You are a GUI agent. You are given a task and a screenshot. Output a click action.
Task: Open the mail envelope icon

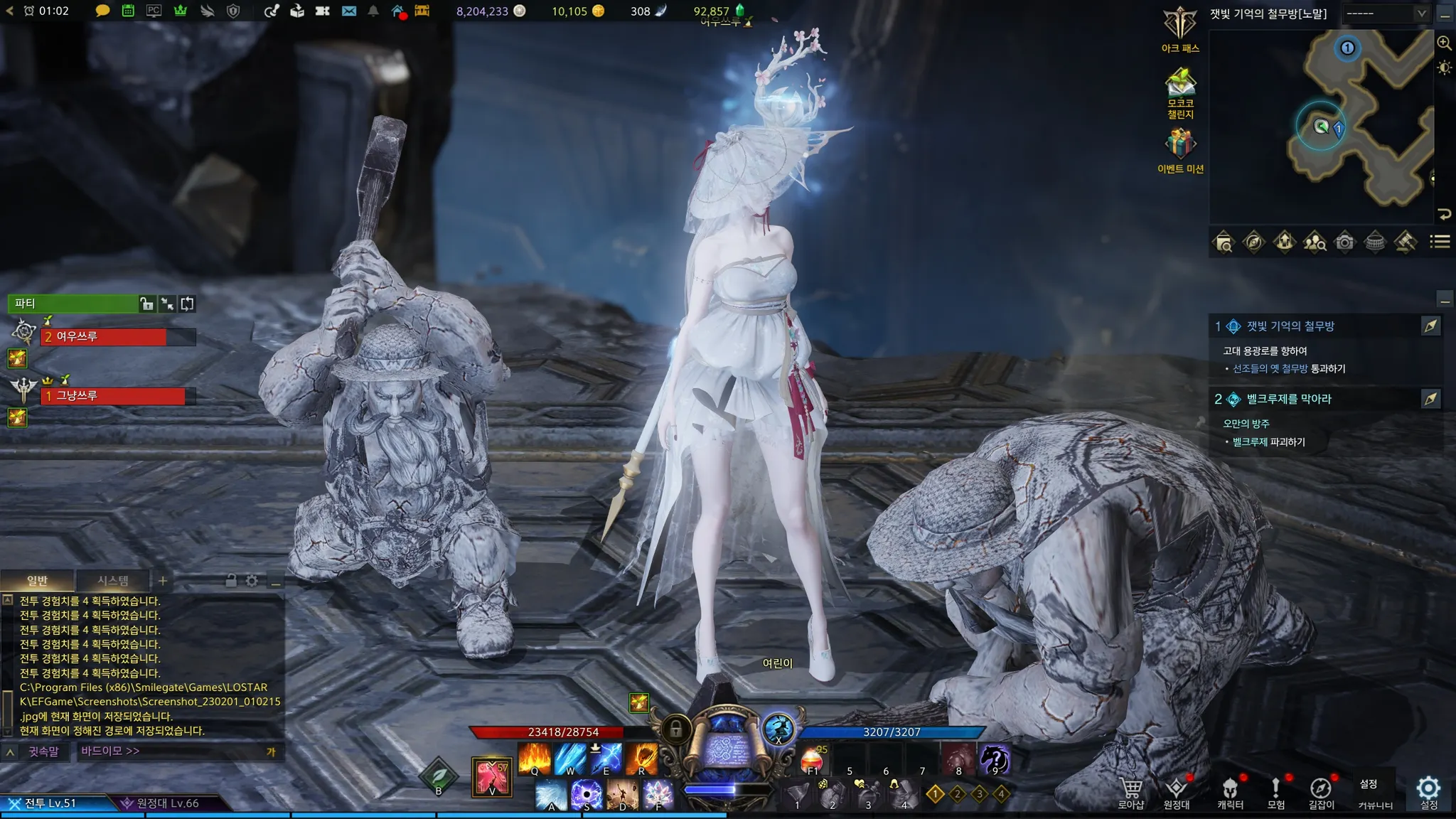[349, 11]
